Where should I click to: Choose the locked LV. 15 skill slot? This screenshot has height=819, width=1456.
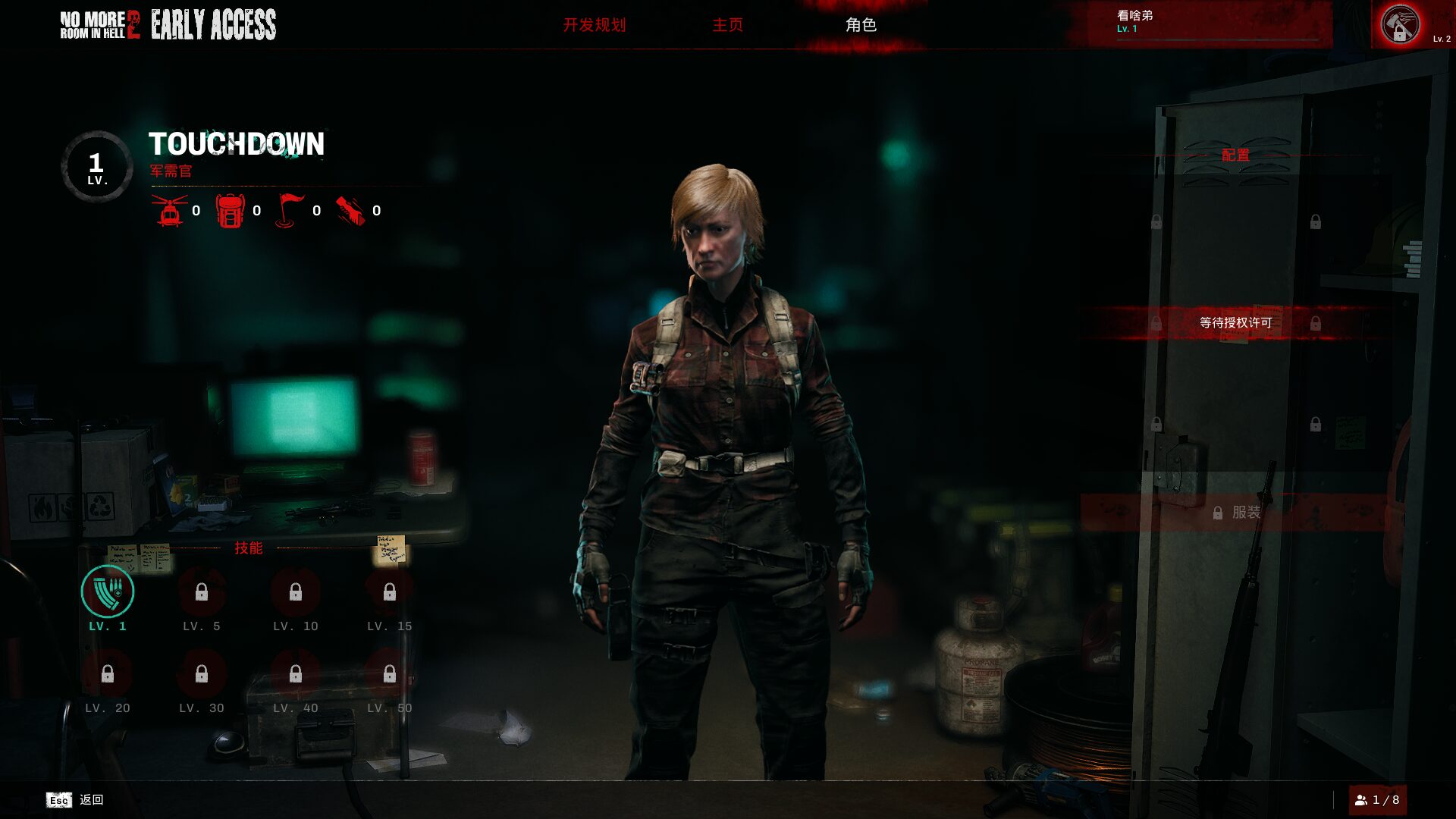tap(390, 592)
